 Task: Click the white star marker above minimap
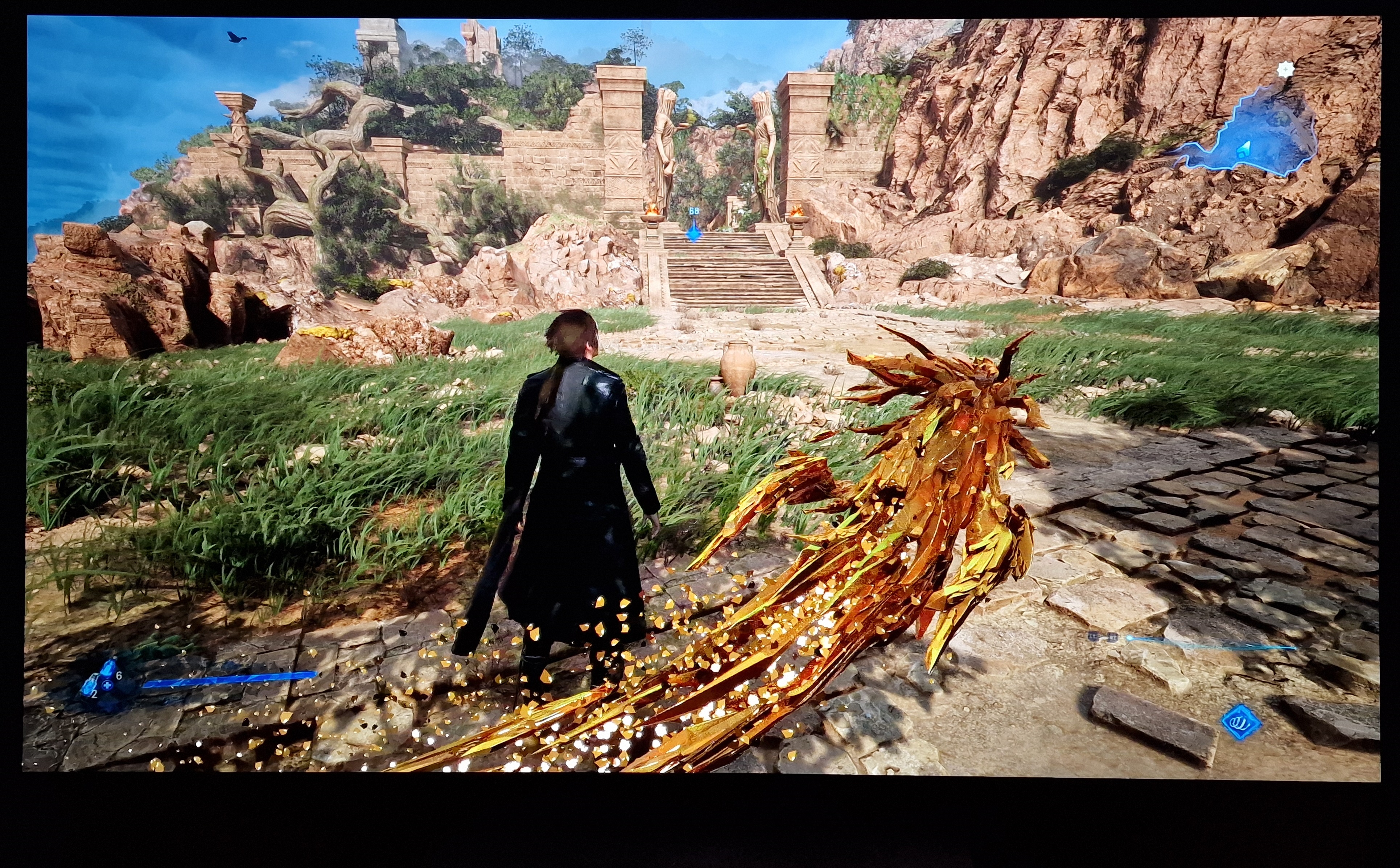(x=1286, y=70)
